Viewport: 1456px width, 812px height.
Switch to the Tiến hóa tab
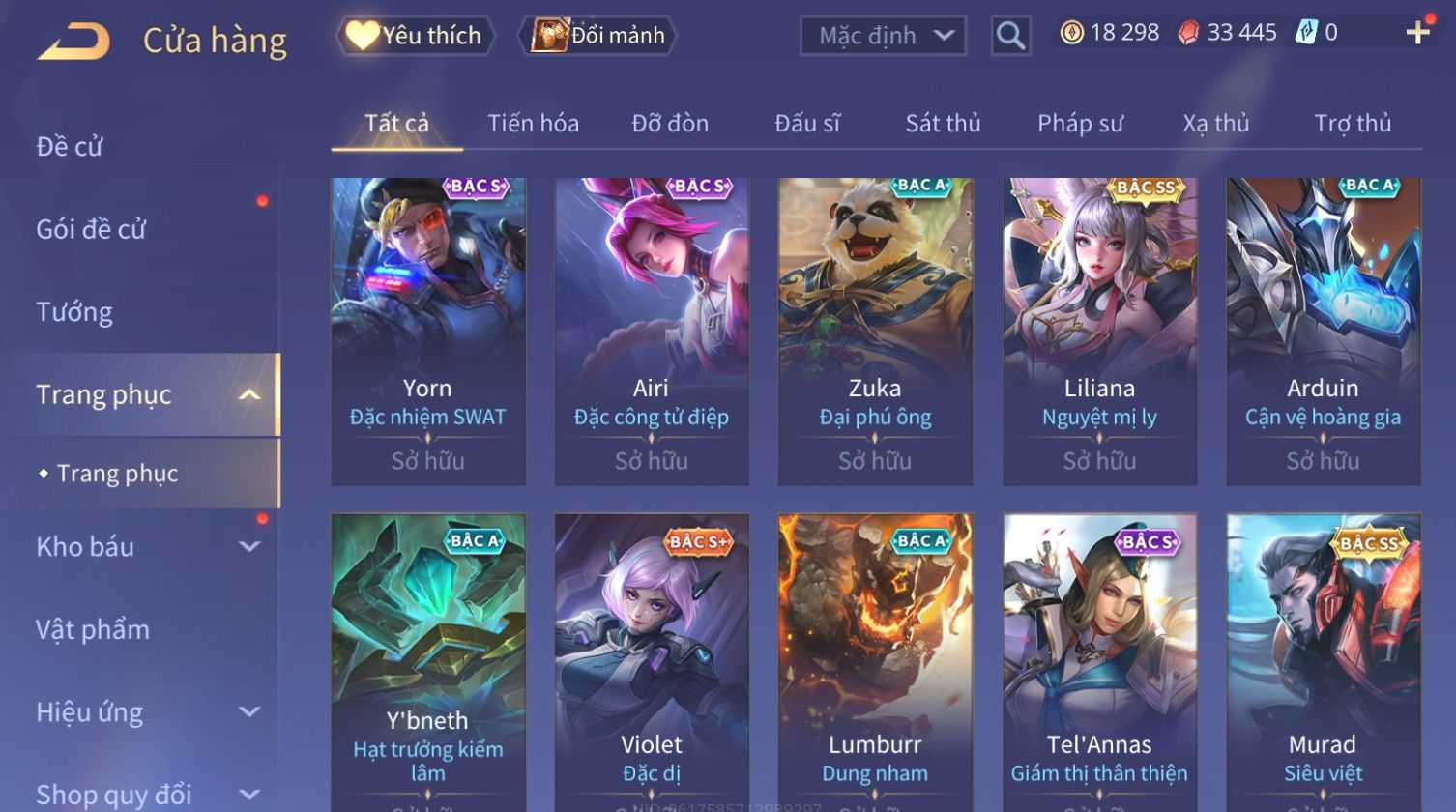(x=533, y=124)
